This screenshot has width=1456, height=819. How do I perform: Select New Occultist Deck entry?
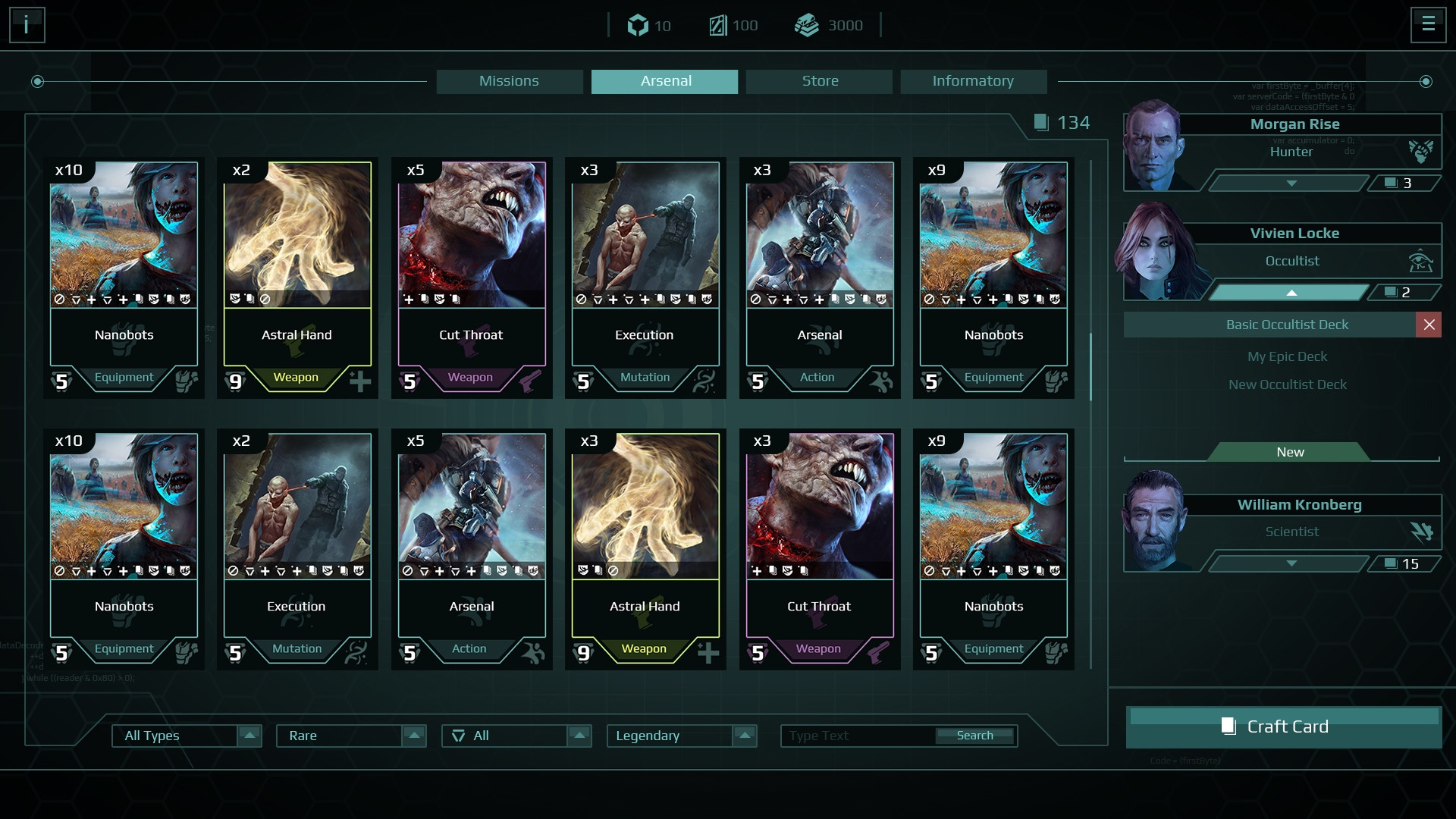click(x=1287, y=384)
